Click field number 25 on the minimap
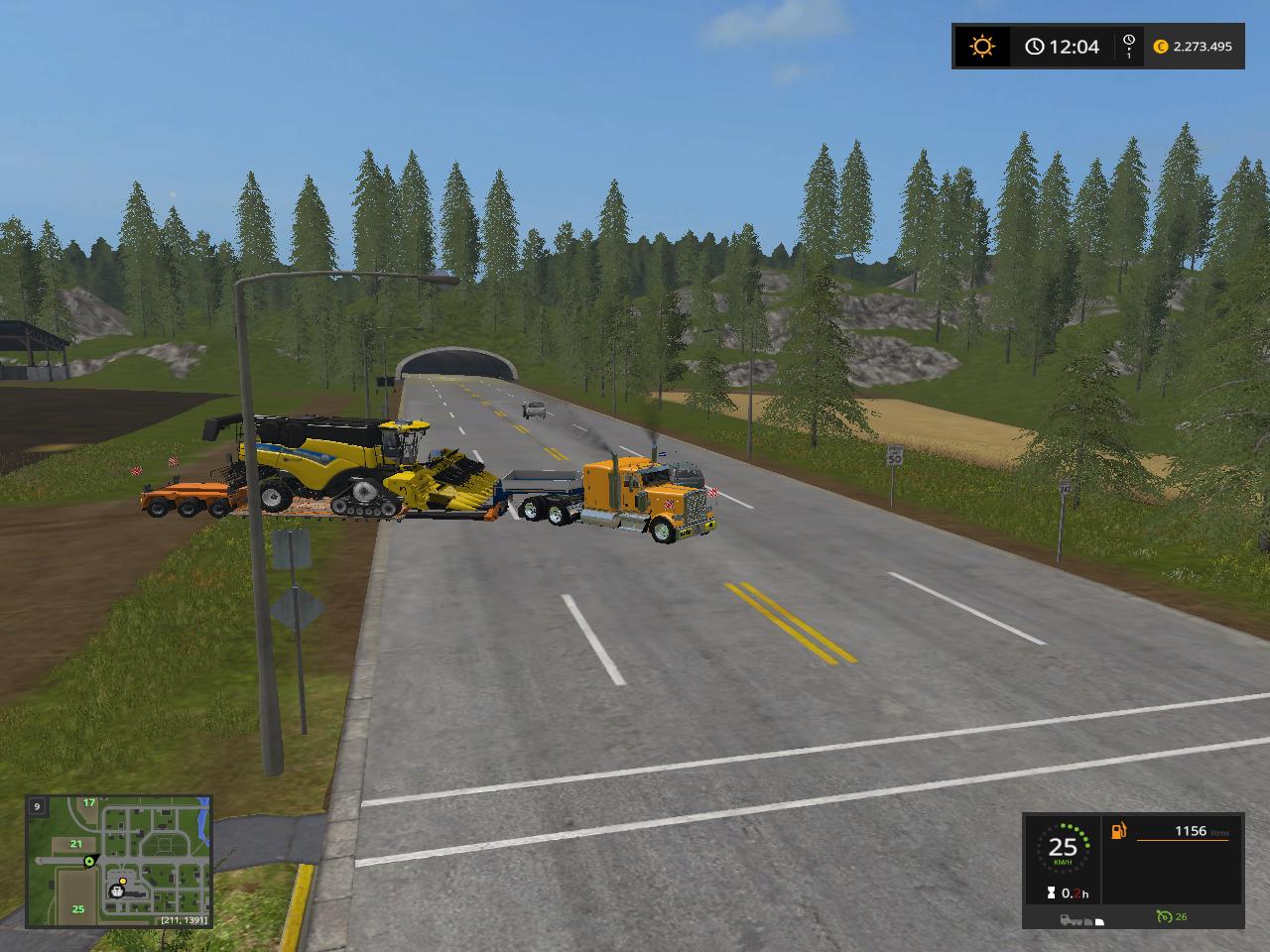1270x952 pixels. click(x=78, y=908)
